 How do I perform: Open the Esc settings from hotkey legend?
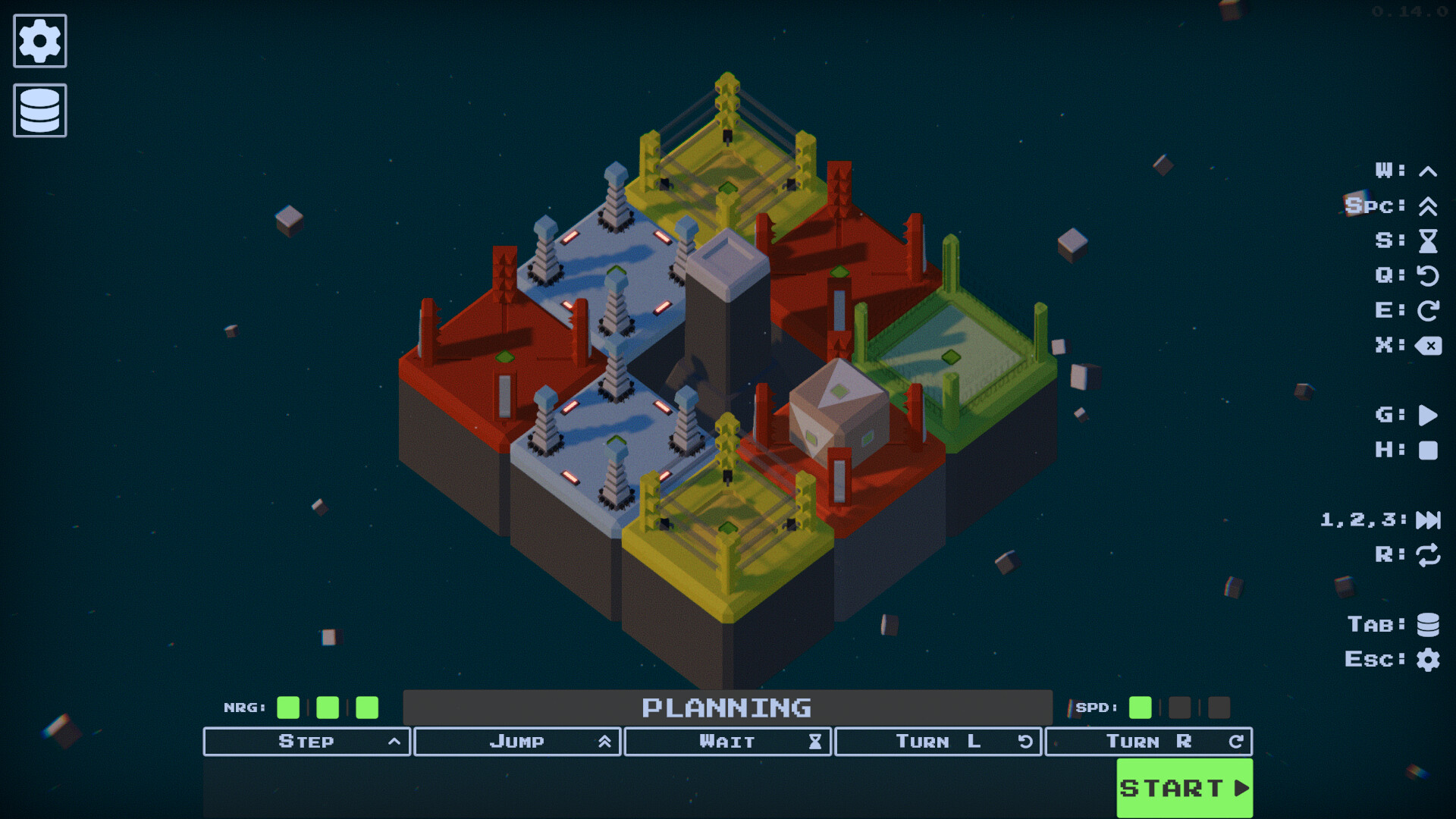pyautogui.click(x=1429, y=659)
